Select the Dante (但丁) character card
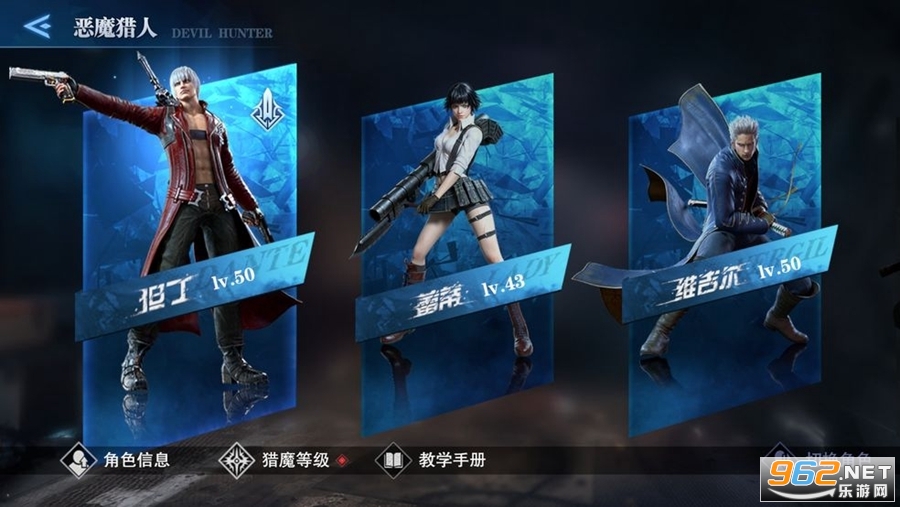The image size is (900, 507). [190, 250]
